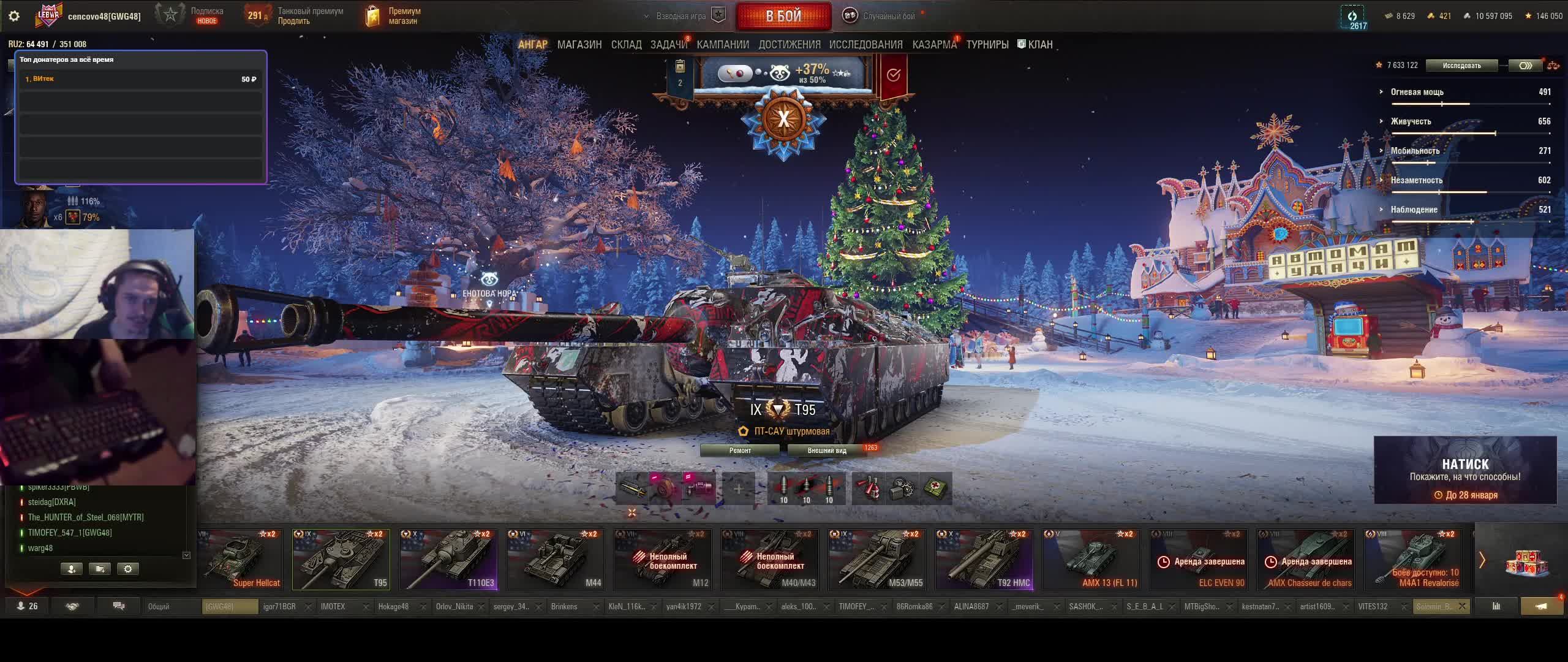Image resolution: width=1568 pixels, height=662 pixels.
Task: Go to the ДОСТИЖЕНИЯ tab
Action: (789, 45)
